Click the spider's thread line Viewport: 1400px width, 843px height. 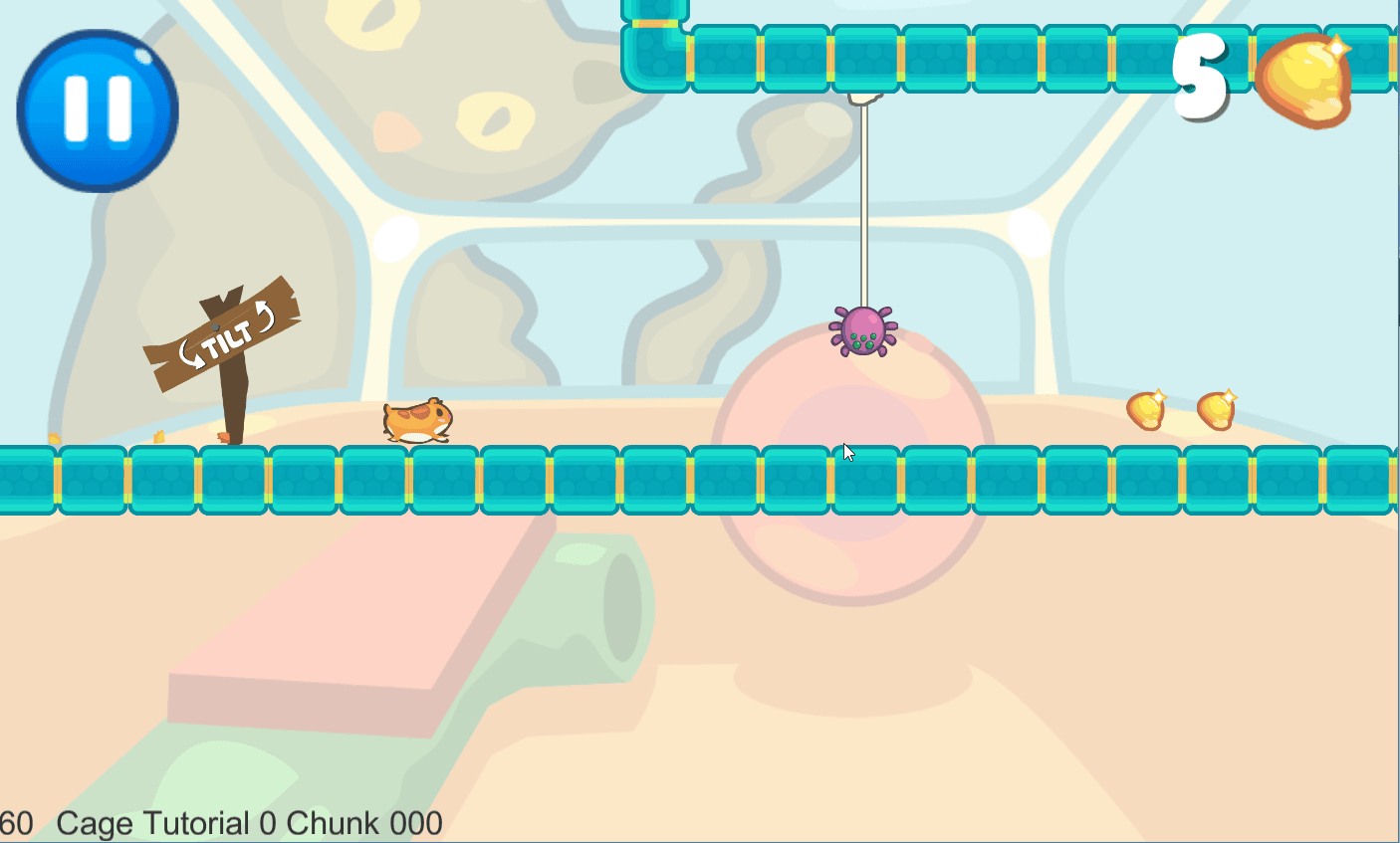(x=865, y=199)
